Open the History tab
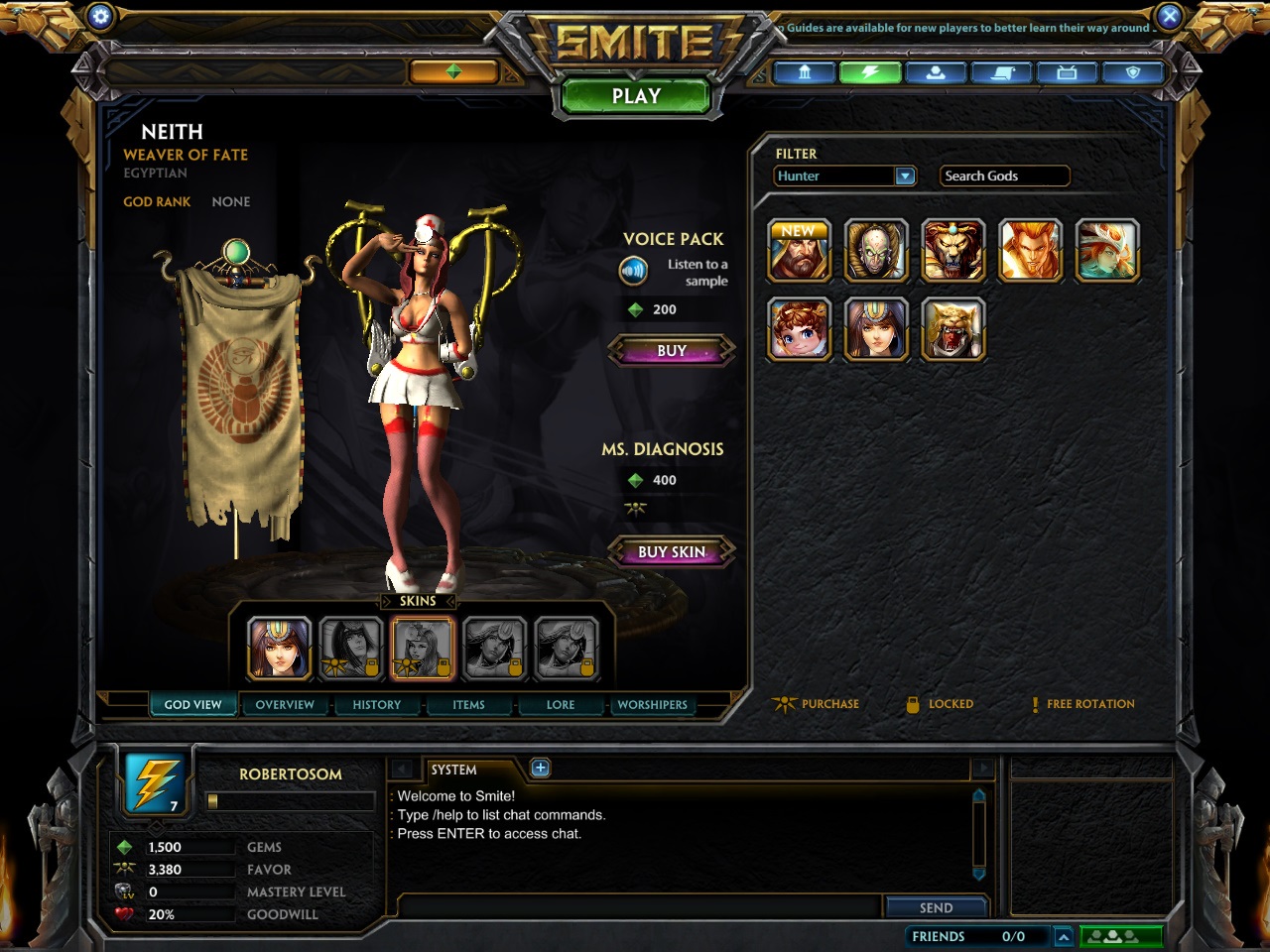This screenshot has height=952, width=1270. tap(377, 704)
